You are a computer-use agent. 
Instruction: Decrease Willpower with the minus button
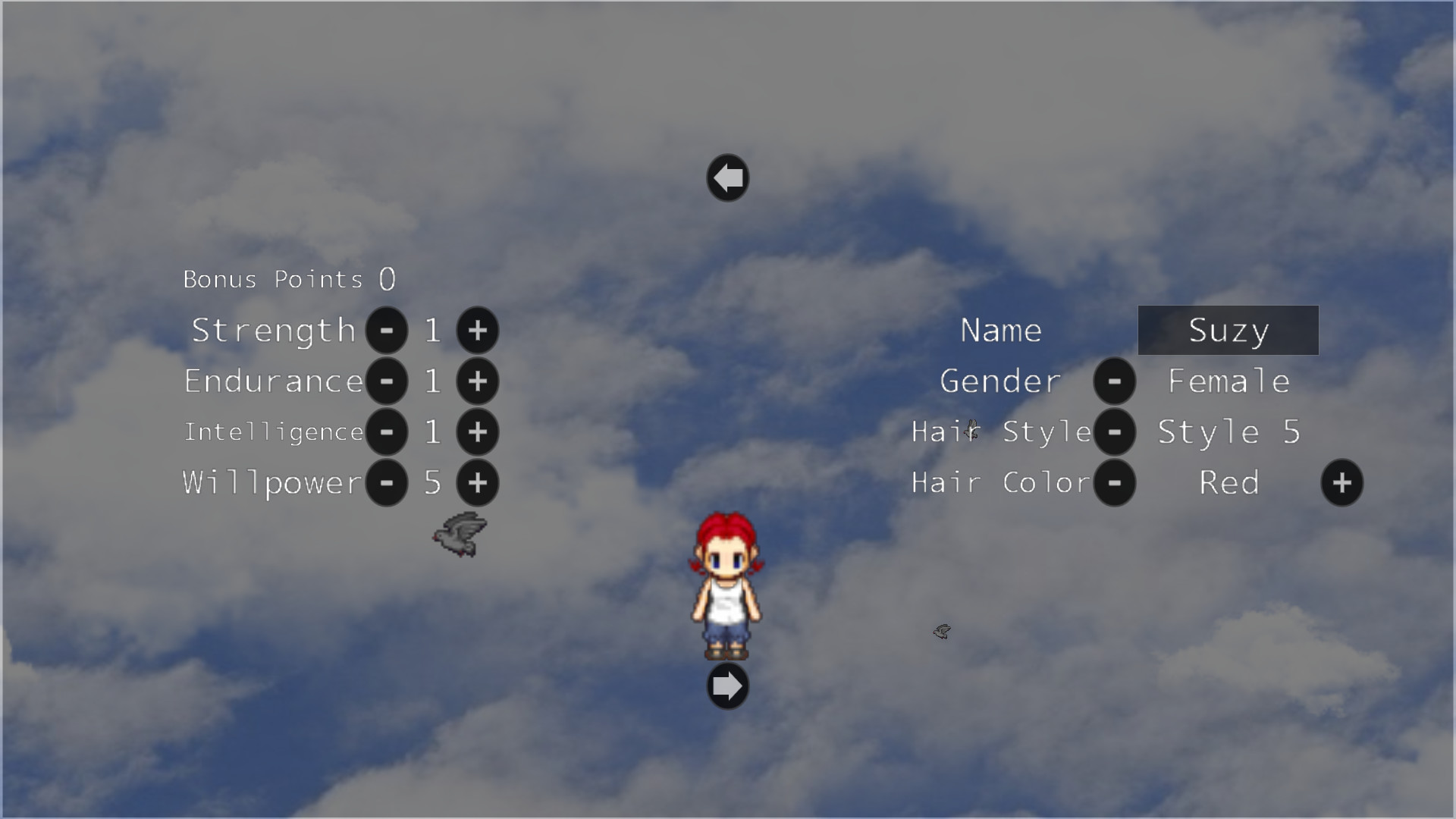tap(386, 483)
